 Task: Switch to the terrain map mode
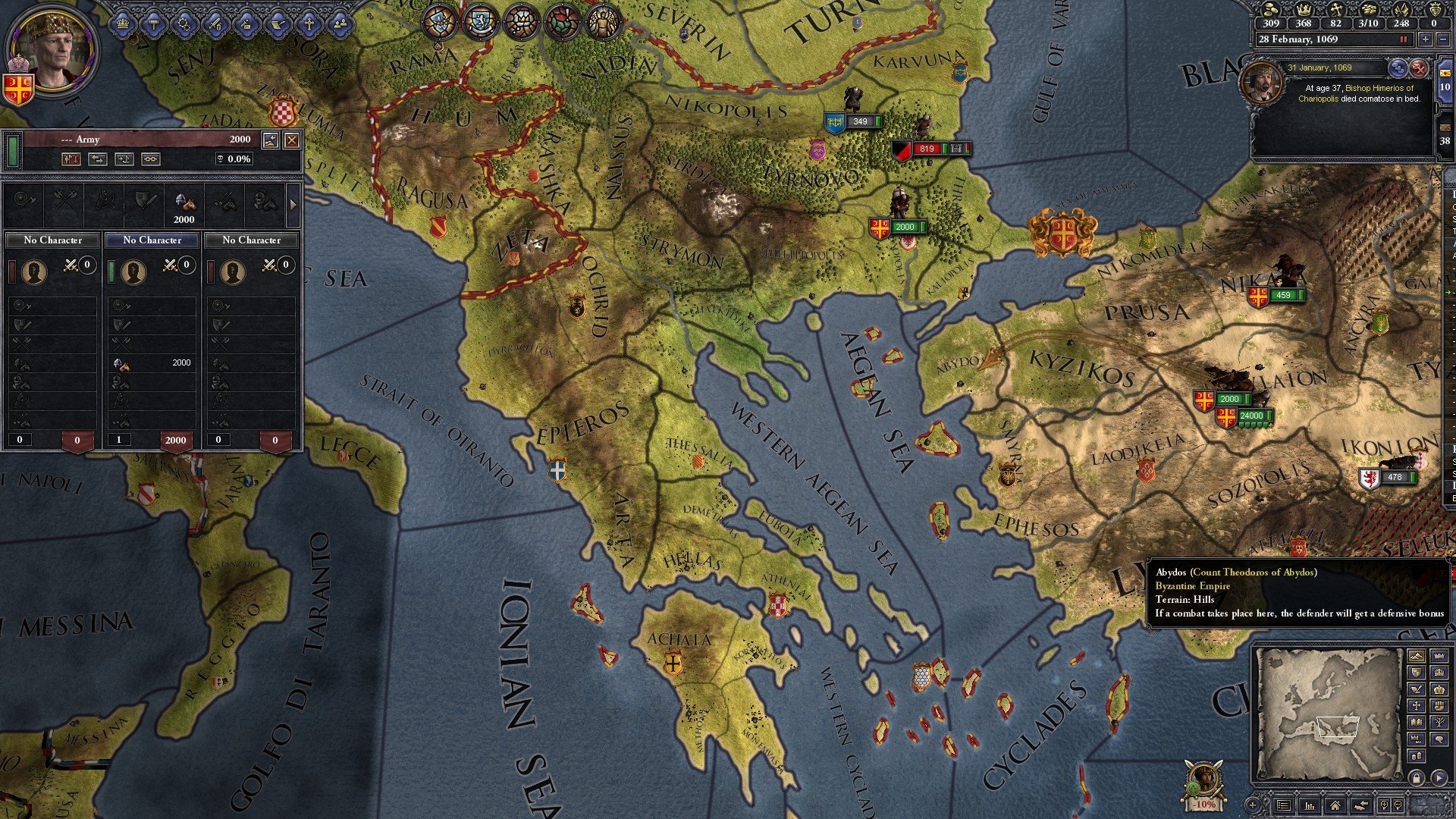(1416, 655)
